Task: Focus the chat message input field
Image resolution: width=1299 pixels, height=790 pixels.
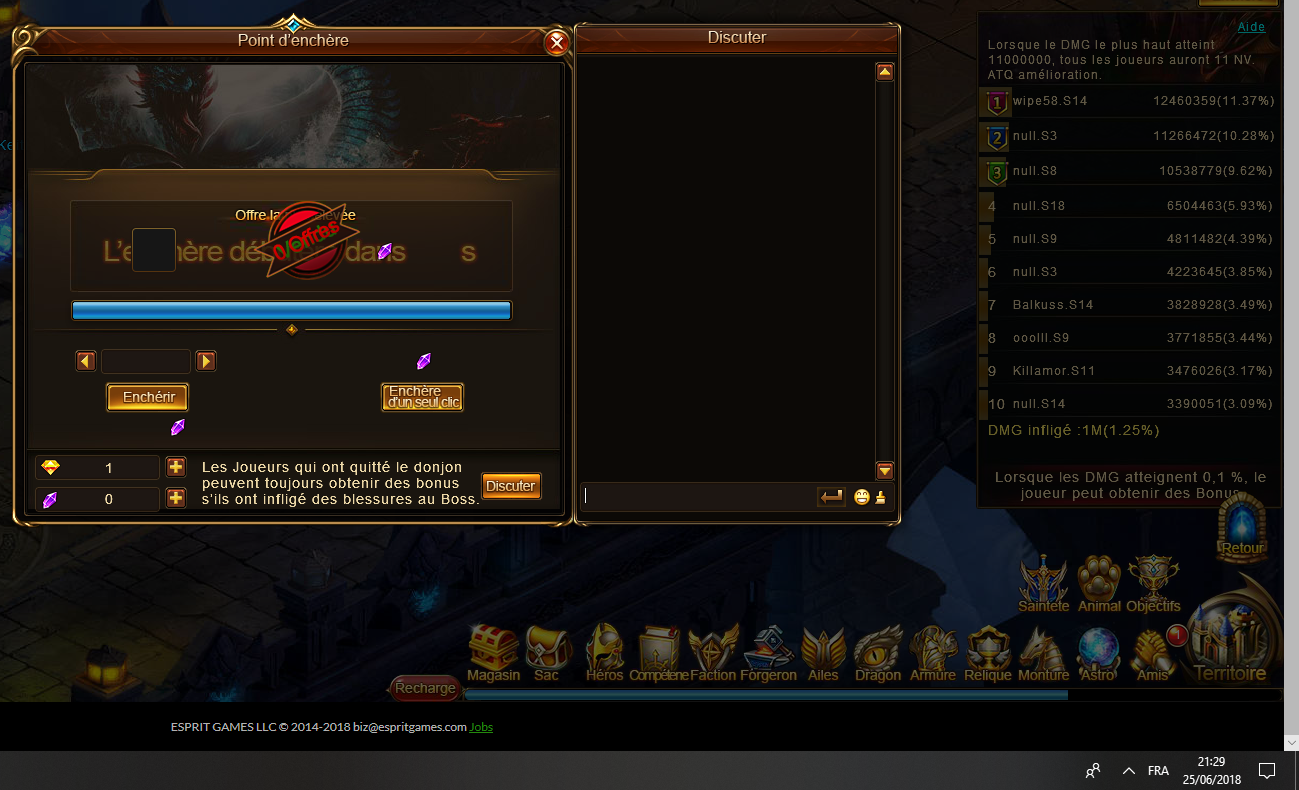Action: 698,496
